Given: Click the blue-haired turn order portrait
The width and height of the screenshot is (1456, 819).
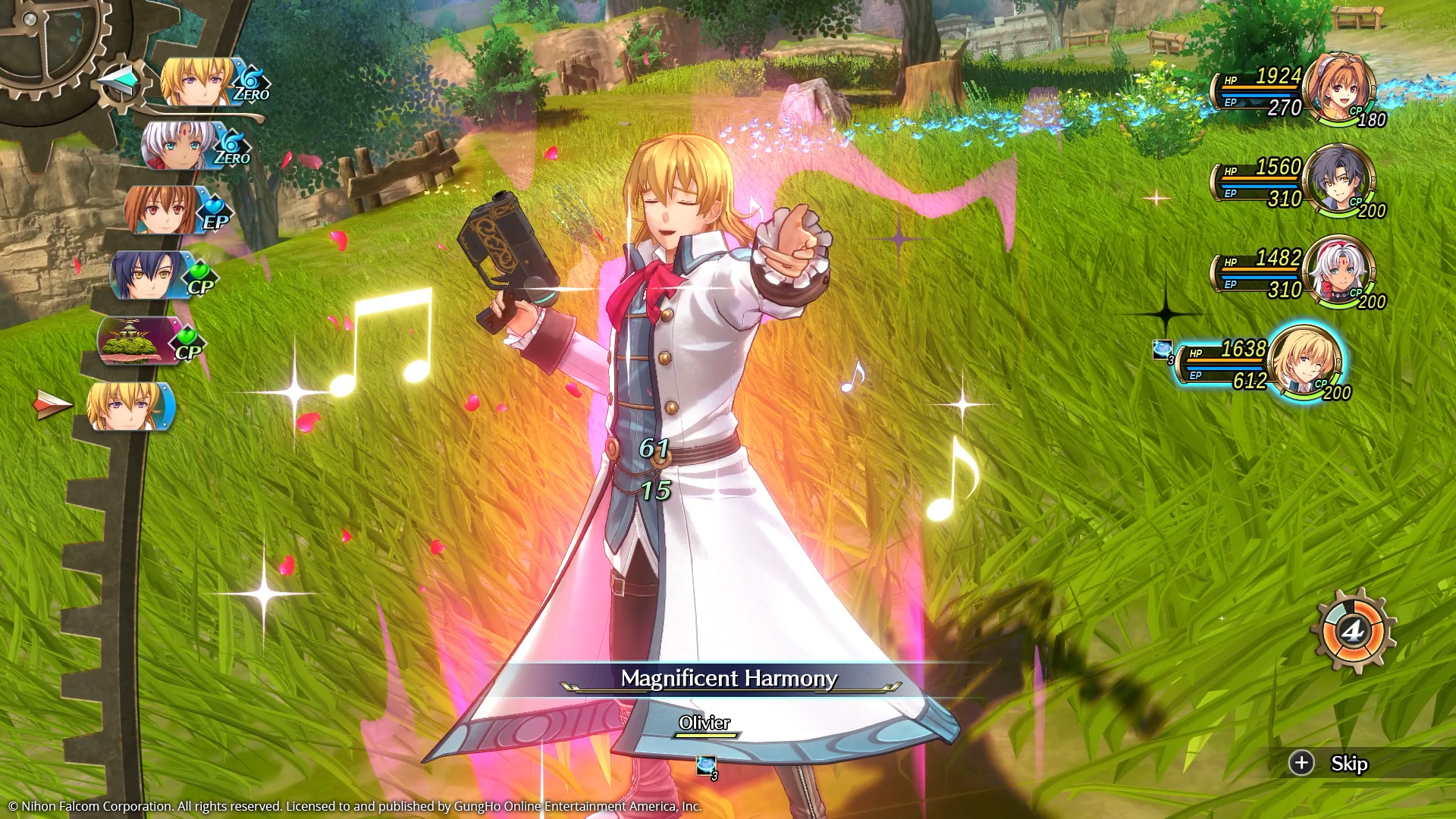Looking at the screenshot, I should pyautogui.click(x=149, y=275).
